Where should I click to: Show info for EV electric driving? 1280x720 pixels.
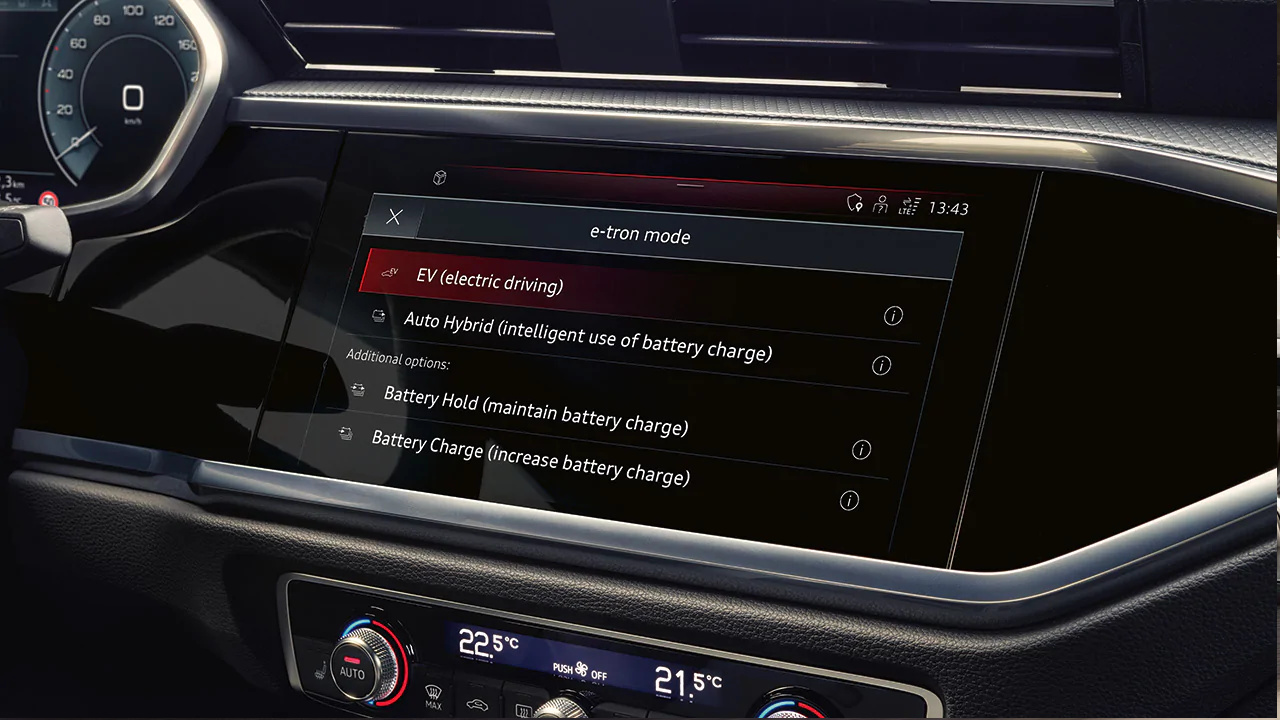(893, 316)
